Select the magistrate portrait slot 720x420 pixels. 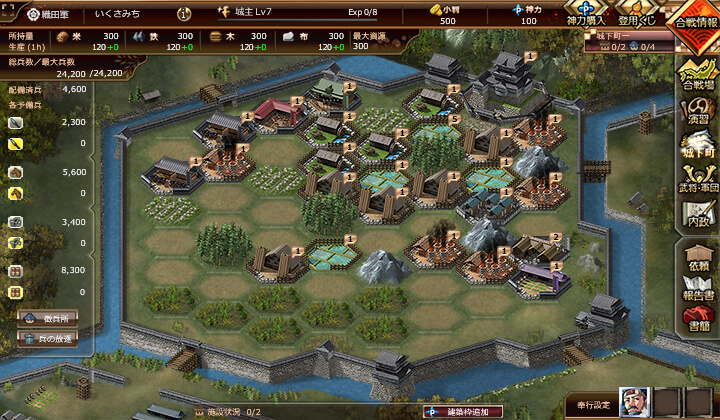(x=635, y=402)
